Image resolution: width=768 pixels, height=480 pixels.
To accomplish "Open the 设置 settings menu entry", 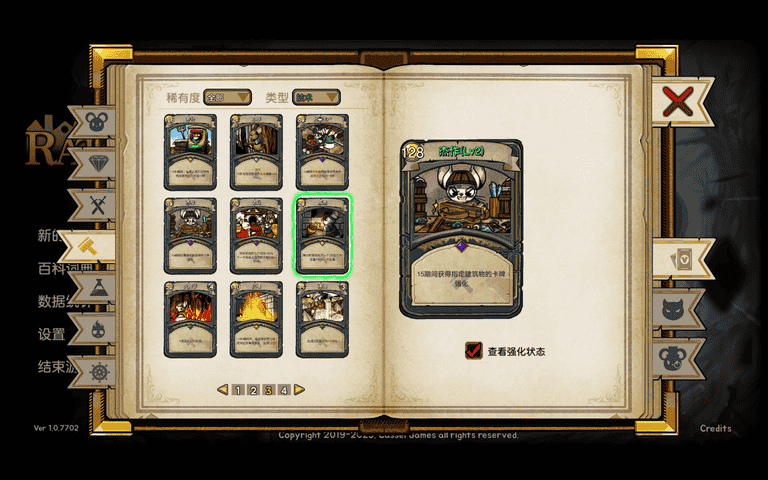I will [x=51, y=334].
